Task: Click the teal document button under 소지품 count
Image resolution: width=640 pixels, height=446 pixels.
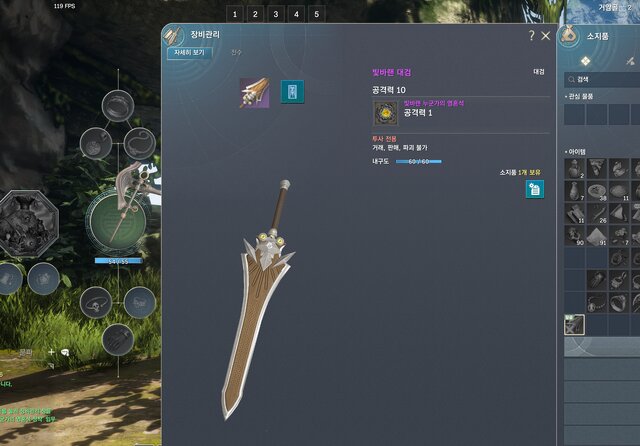Action: tap(535, 189)
